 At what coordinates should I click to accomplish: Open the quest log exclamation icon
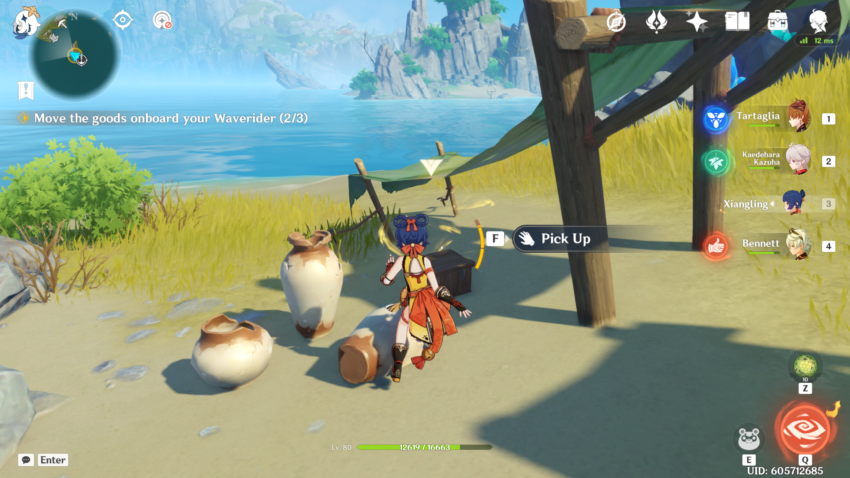tap(25, 90)
